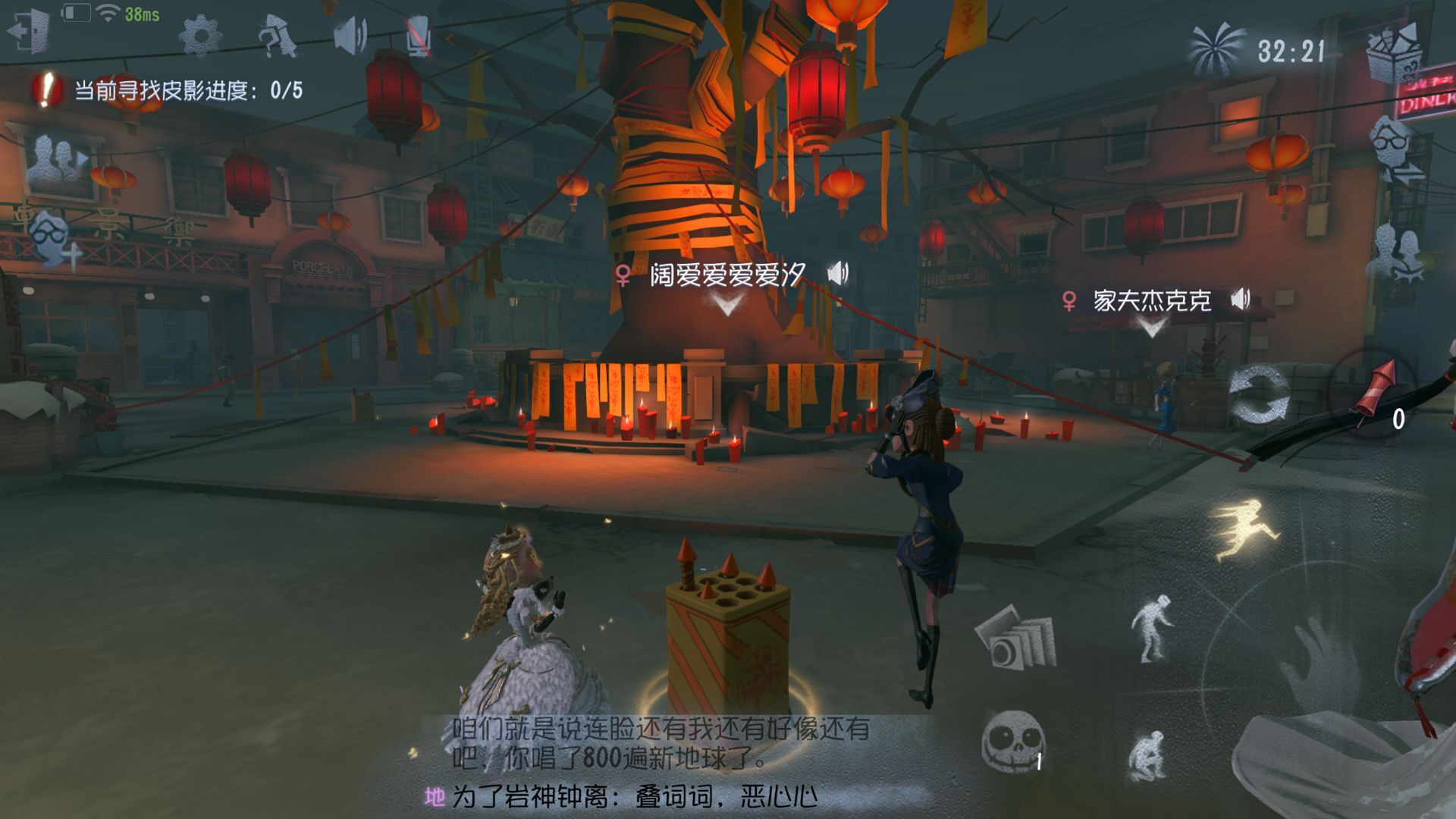Image resolution: width=1456 pixels, height=819 pixels.
Task: Toggle the speaker sound icon in top bar
Action: [350, 35]
